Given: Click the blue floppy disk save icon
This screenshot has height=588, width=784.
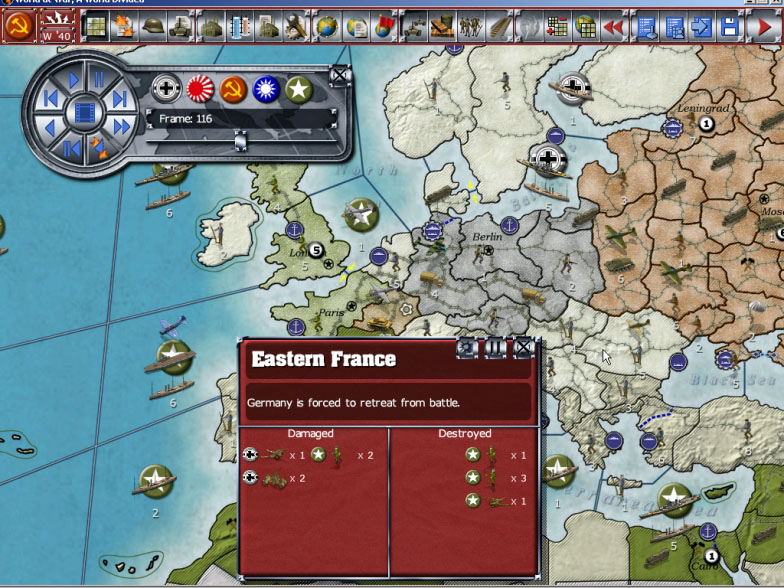Looking at the screenshot, I should (730, 26).
